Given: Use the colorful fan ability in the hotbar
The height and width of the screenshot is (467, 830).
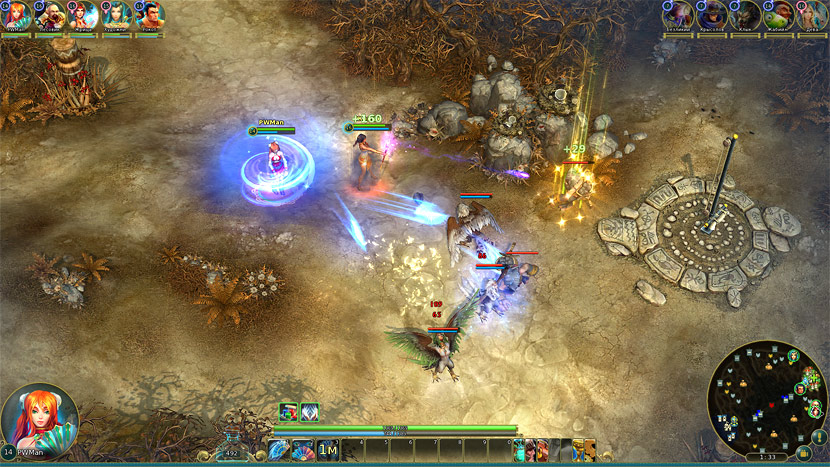Looking at the screenshot, I should 302,451.
